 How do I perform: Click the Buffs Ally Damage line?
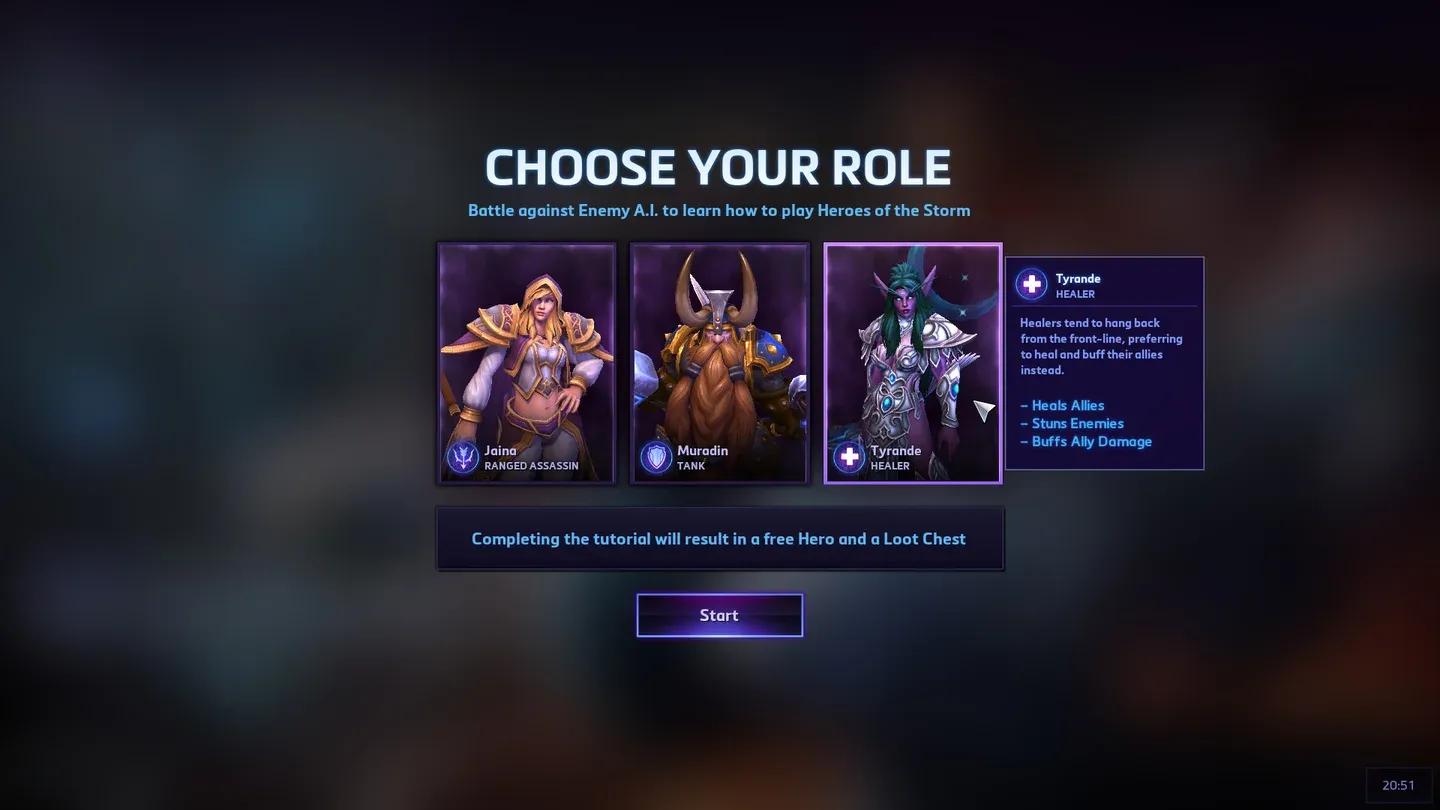(x=1086, y=441)
